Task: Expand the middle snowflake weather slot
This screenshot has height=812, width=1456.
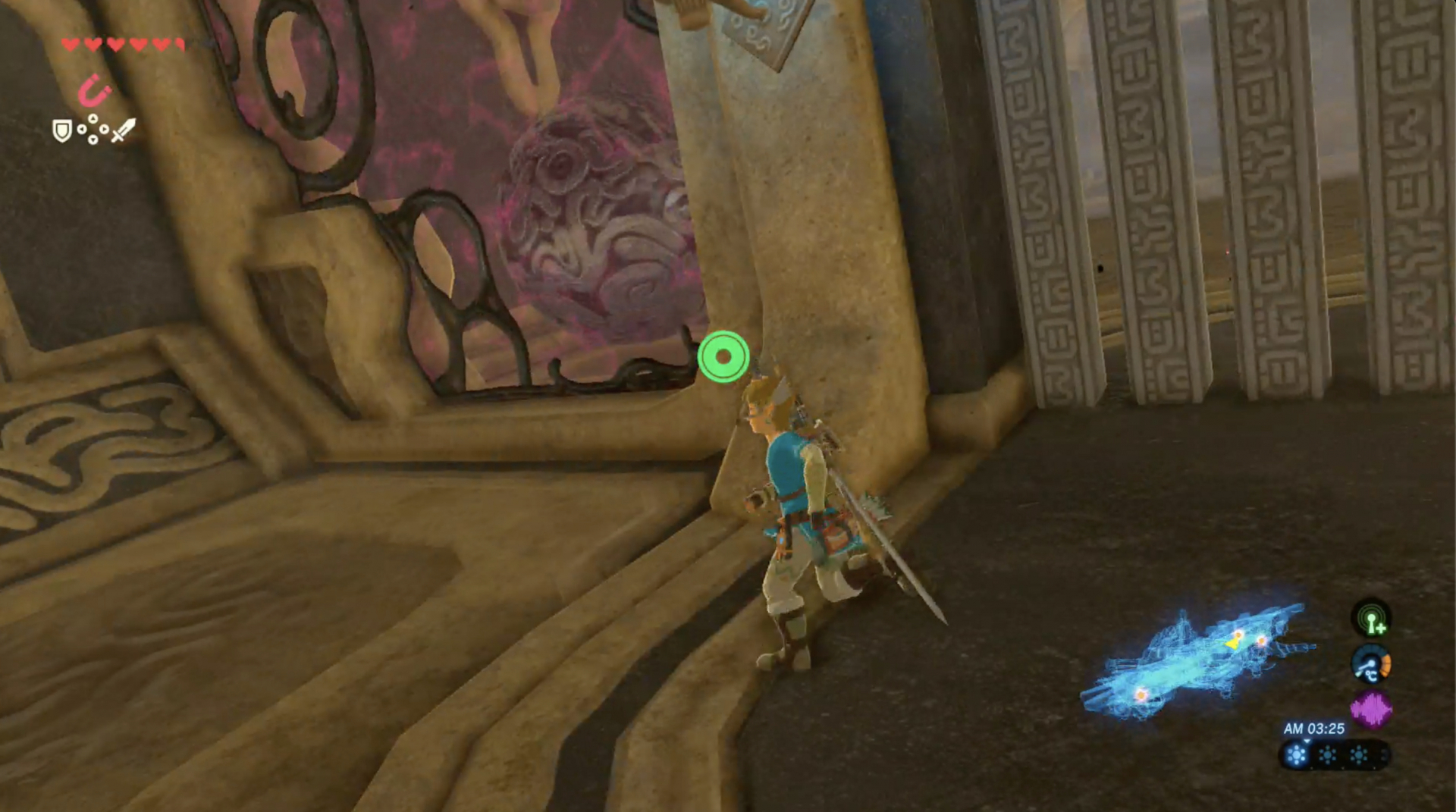Action: click(x=1326, y=754)
